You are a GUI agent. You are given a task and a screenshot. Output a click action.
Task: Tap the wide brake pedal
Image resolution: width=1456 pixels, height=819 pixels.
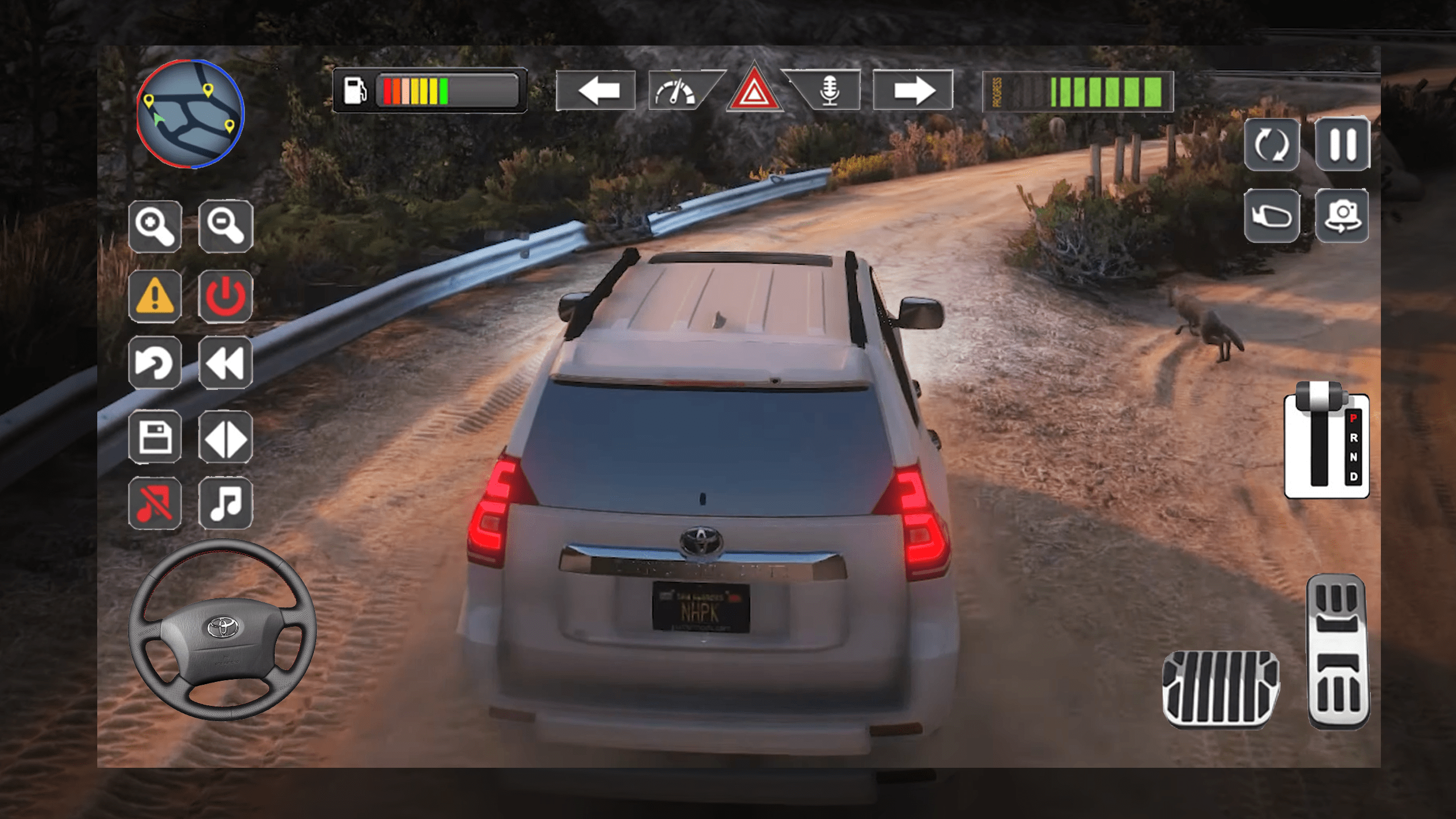click(x=1221, y=689)
